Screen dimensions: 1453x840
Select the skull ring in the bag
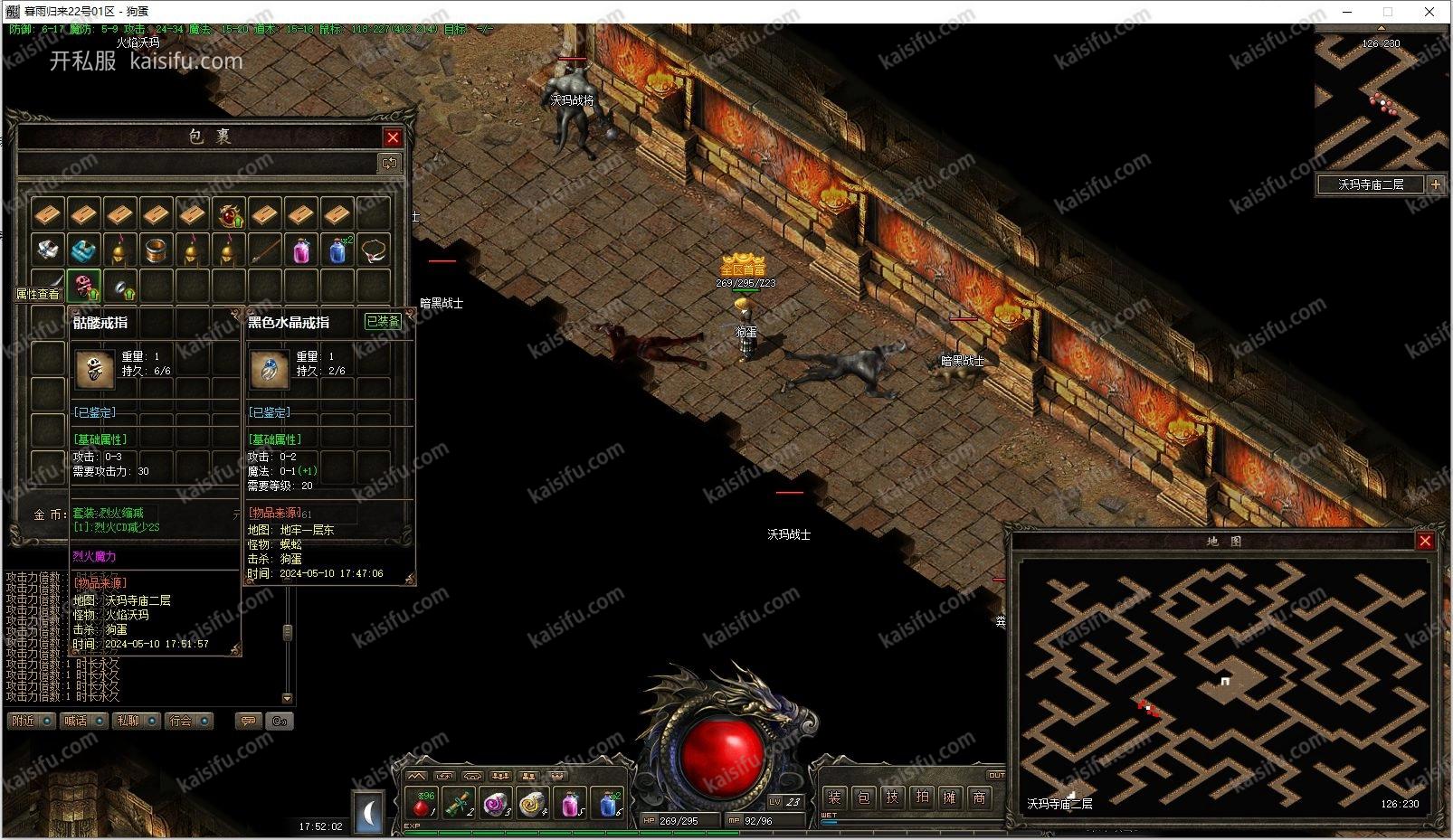tap(84, 287)
